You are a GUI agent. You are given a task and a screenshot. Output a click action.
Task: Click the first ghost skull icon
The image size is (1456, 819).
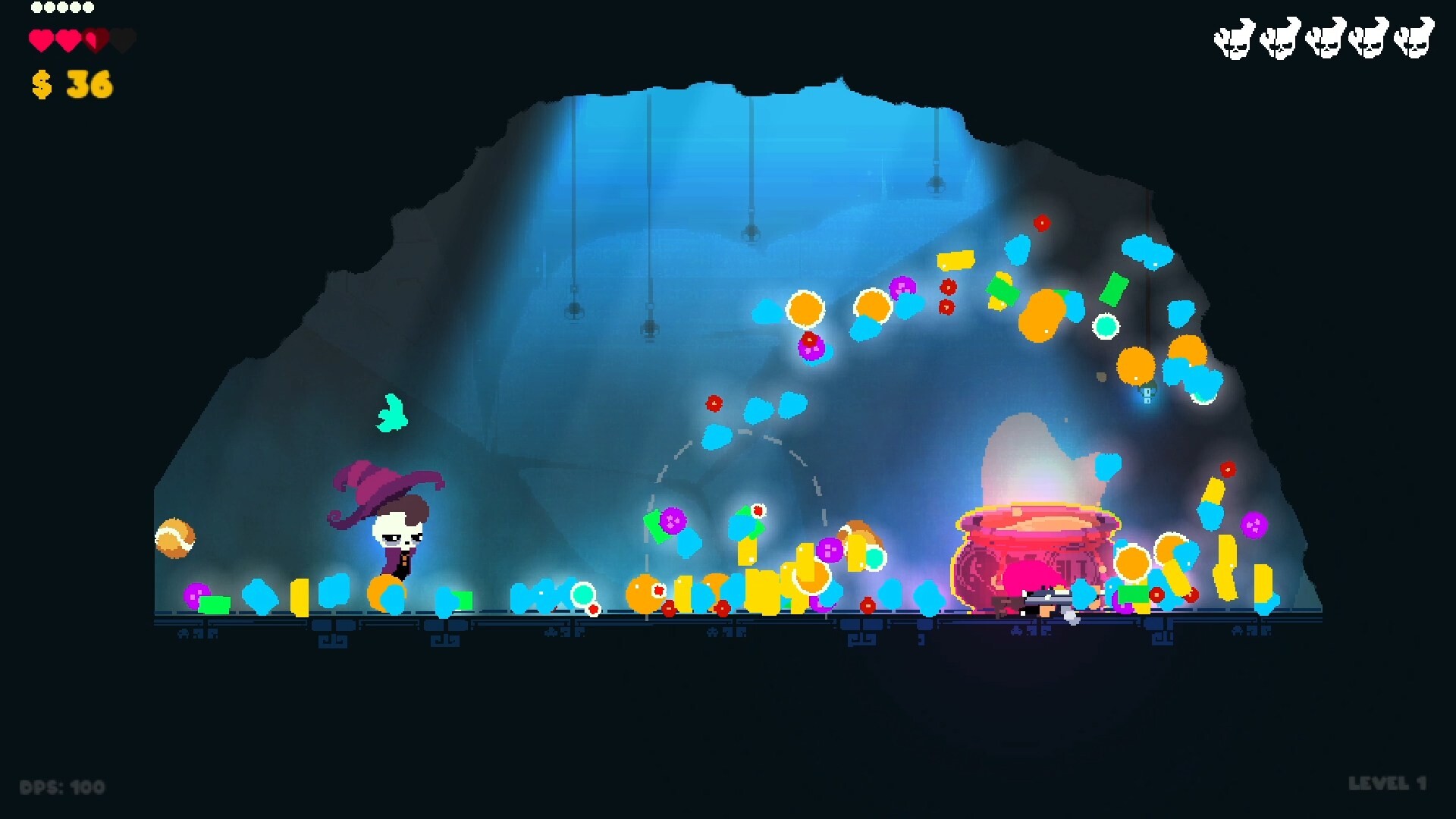(1234, 39)
